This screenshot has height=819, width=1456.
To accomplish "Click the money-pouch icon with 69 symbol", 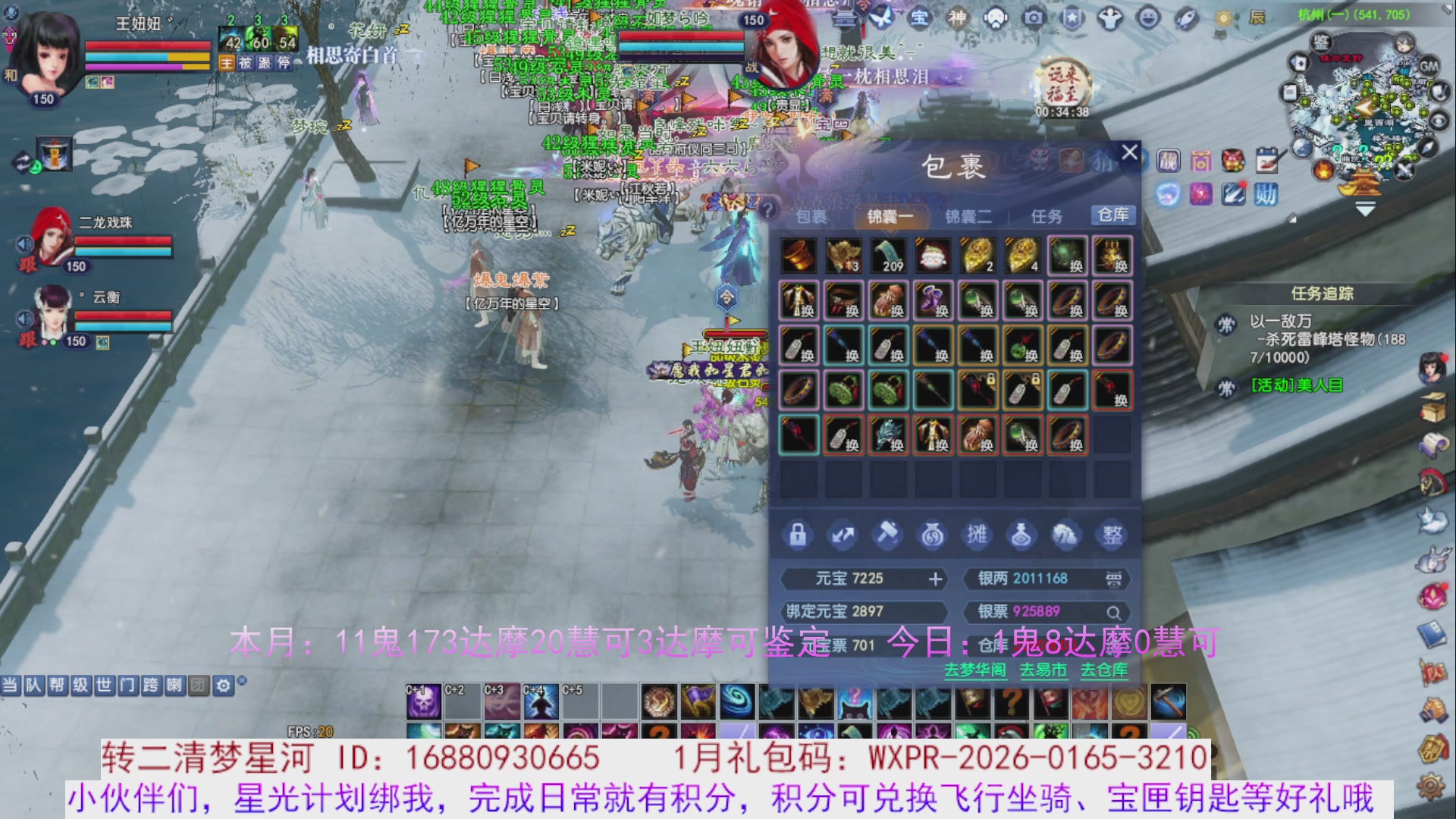I will click(x=933, y=535).
